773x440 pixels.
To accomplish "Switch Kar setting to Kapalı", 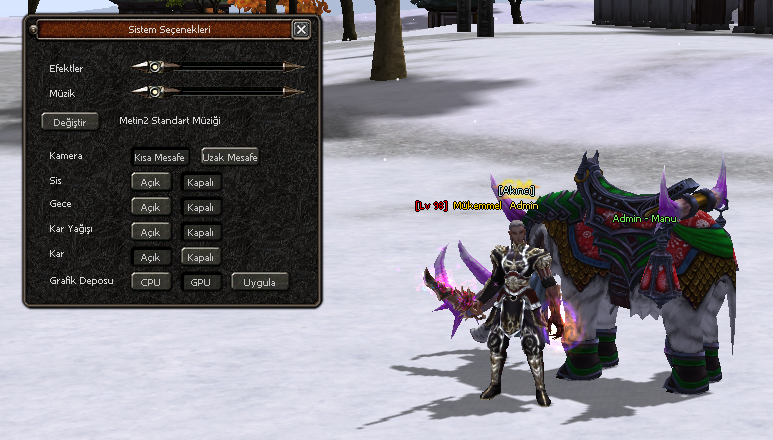I will (x=201, y=257).
